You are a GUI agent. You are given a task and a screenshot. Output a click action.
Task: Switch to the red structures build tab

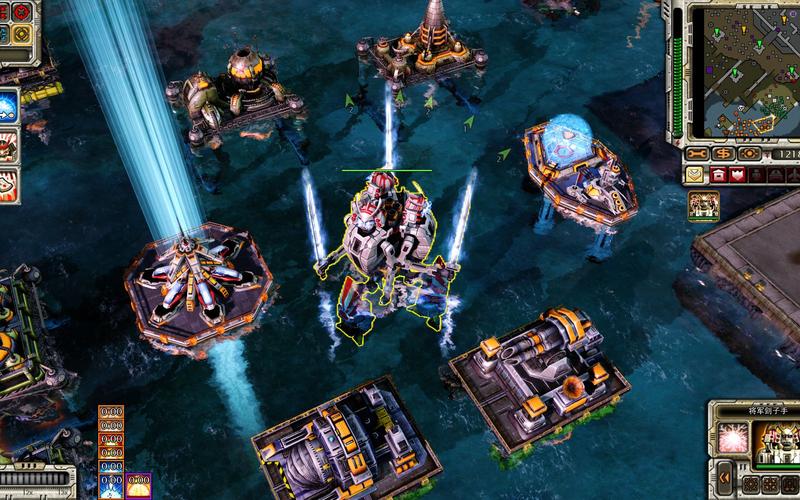[718, 175]
